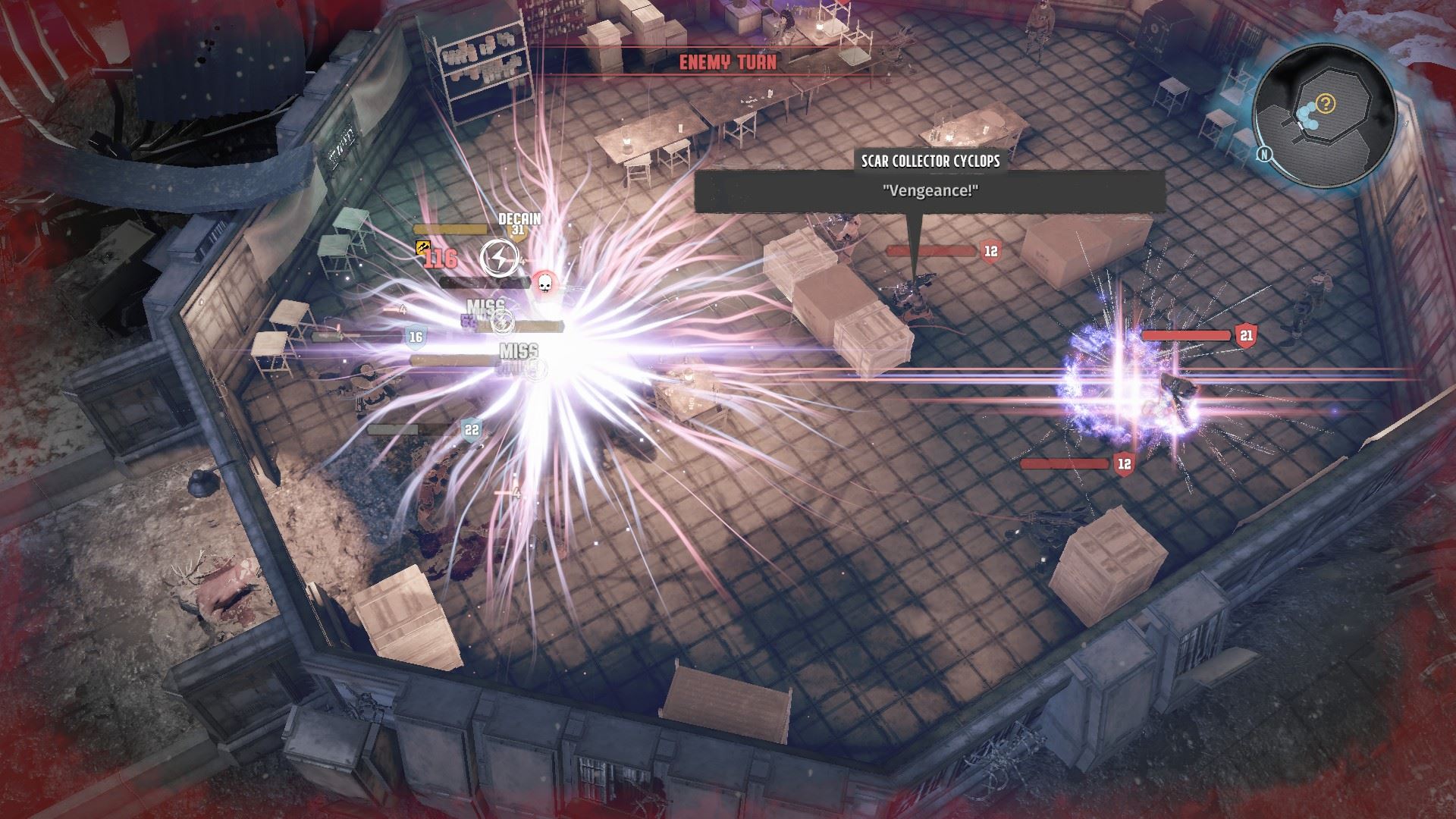
Task: Select the question mark marker on minimap
Action: [x=1326, y=102]
